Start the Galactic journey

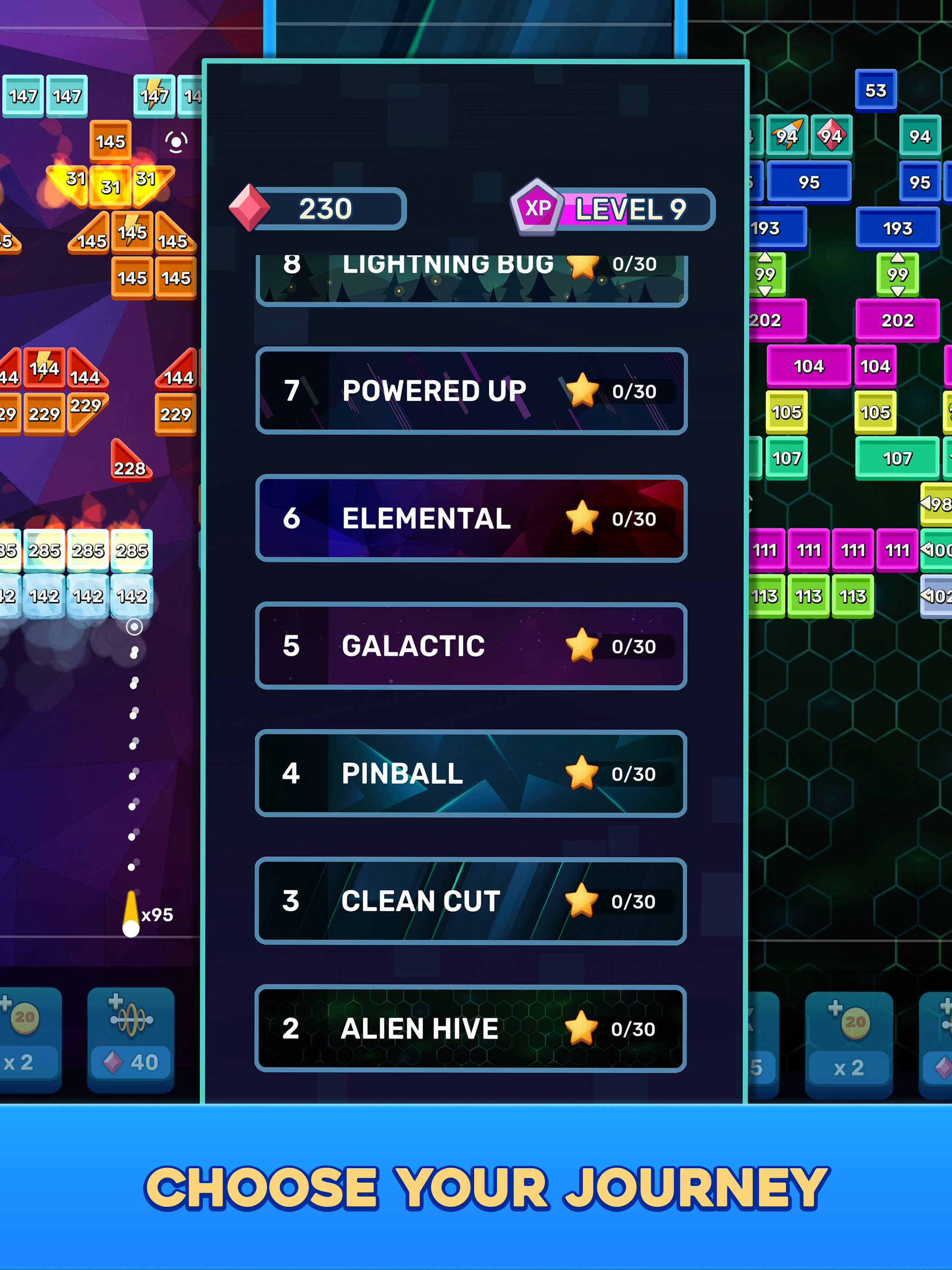click(471, 645)
